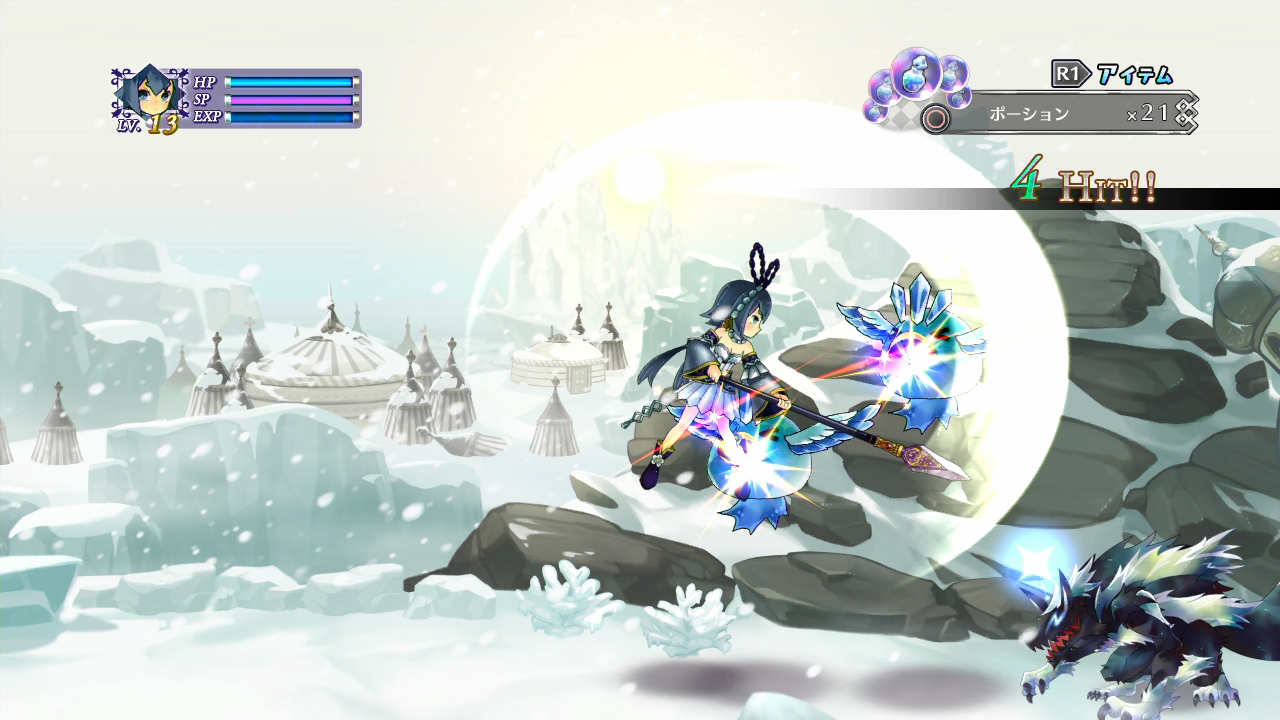Click the EXP progress bar

coord(290,118)
